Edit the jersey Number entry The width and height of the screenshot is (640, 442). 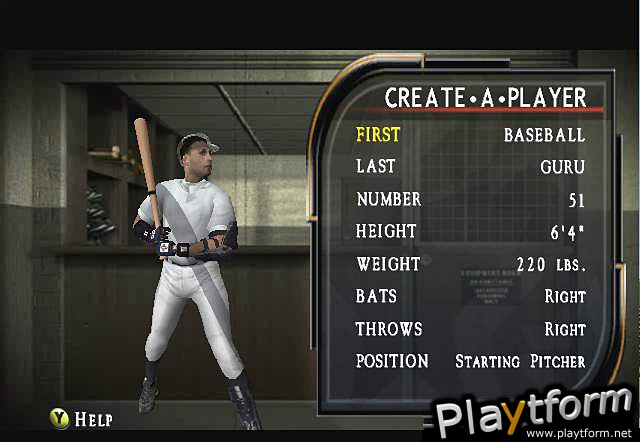[x=470, y=200]
